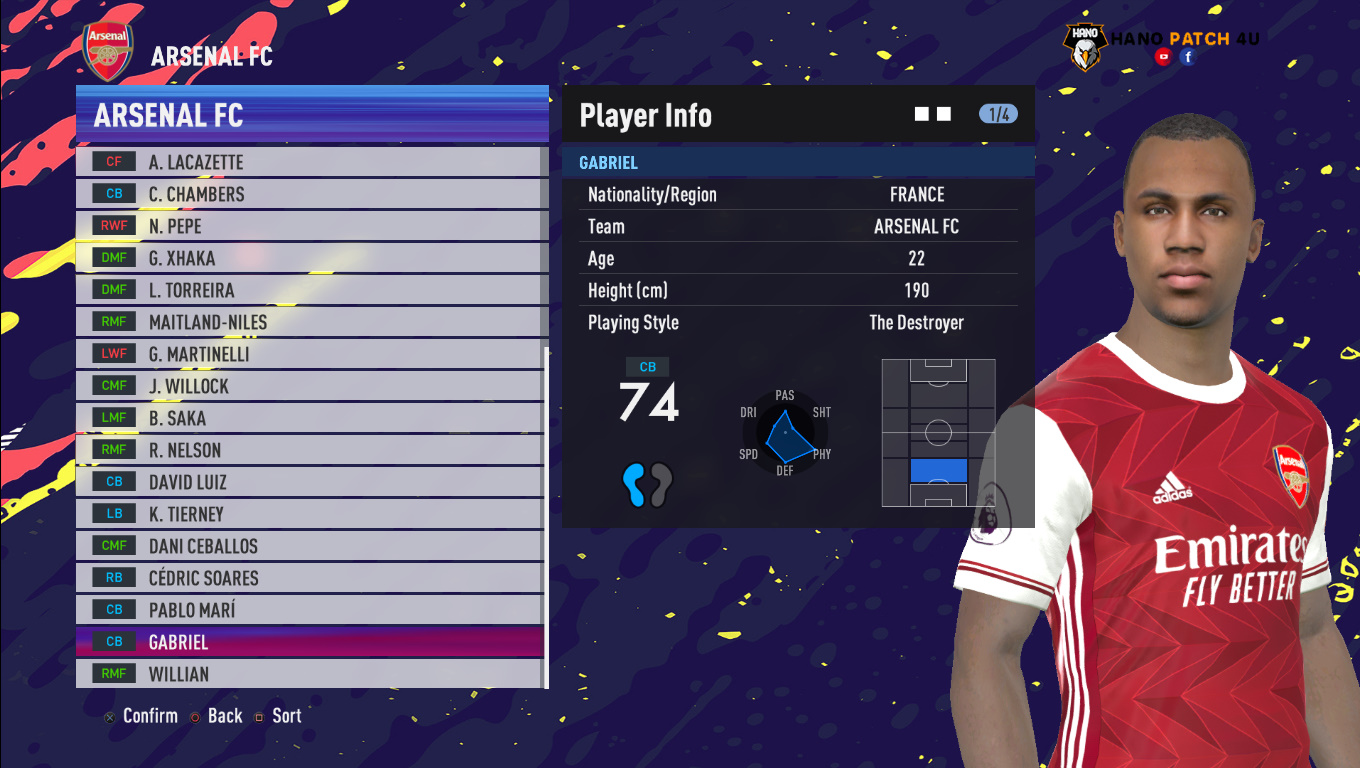This screenshot has width=1360, height=768.
Task: Open the Hano Patch Facebook icon
Action: pyautogui.click(x=1188, y=57)
